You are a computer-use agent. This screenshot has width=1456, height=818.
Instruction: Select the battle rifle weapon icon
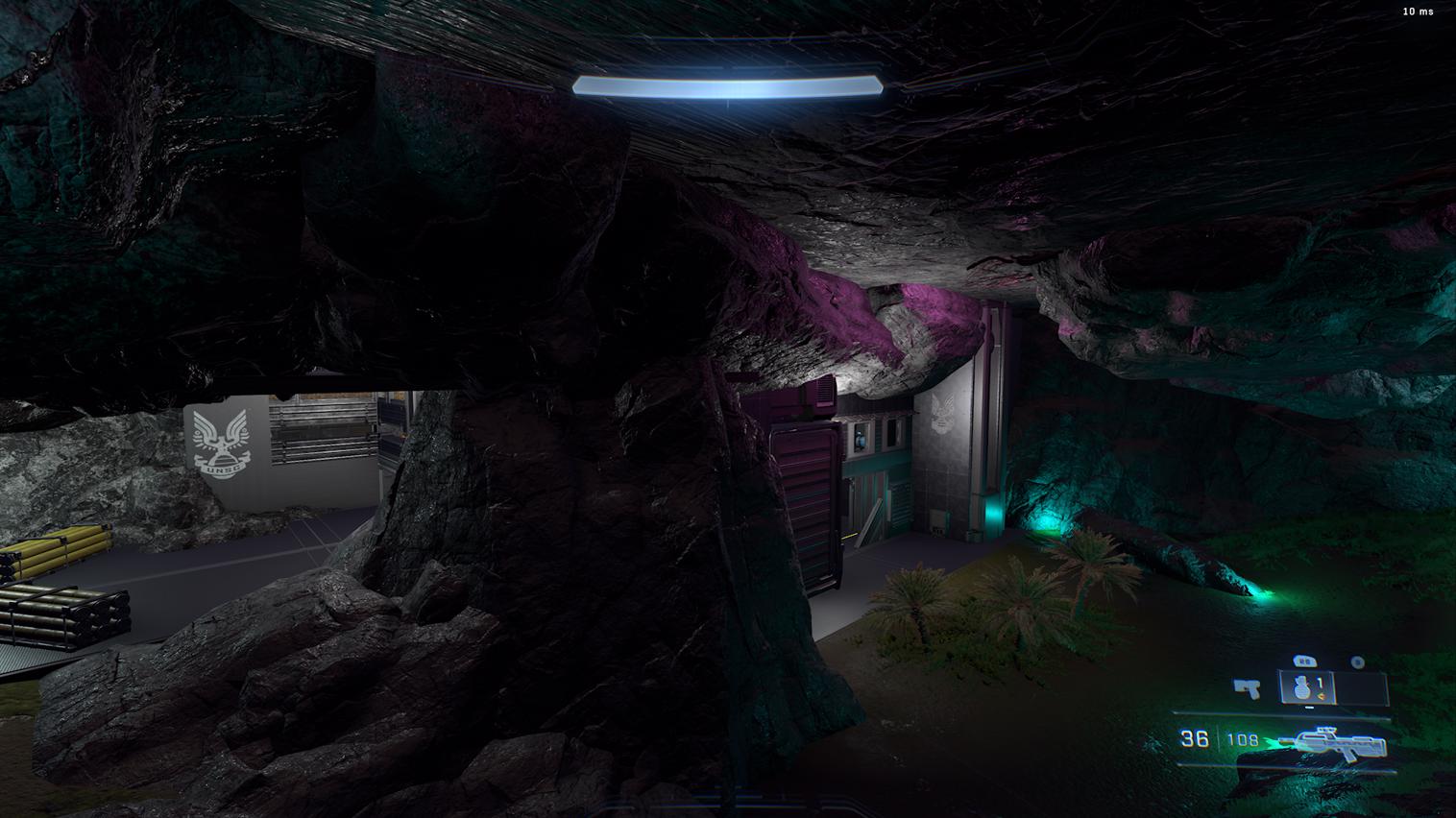1339,742
